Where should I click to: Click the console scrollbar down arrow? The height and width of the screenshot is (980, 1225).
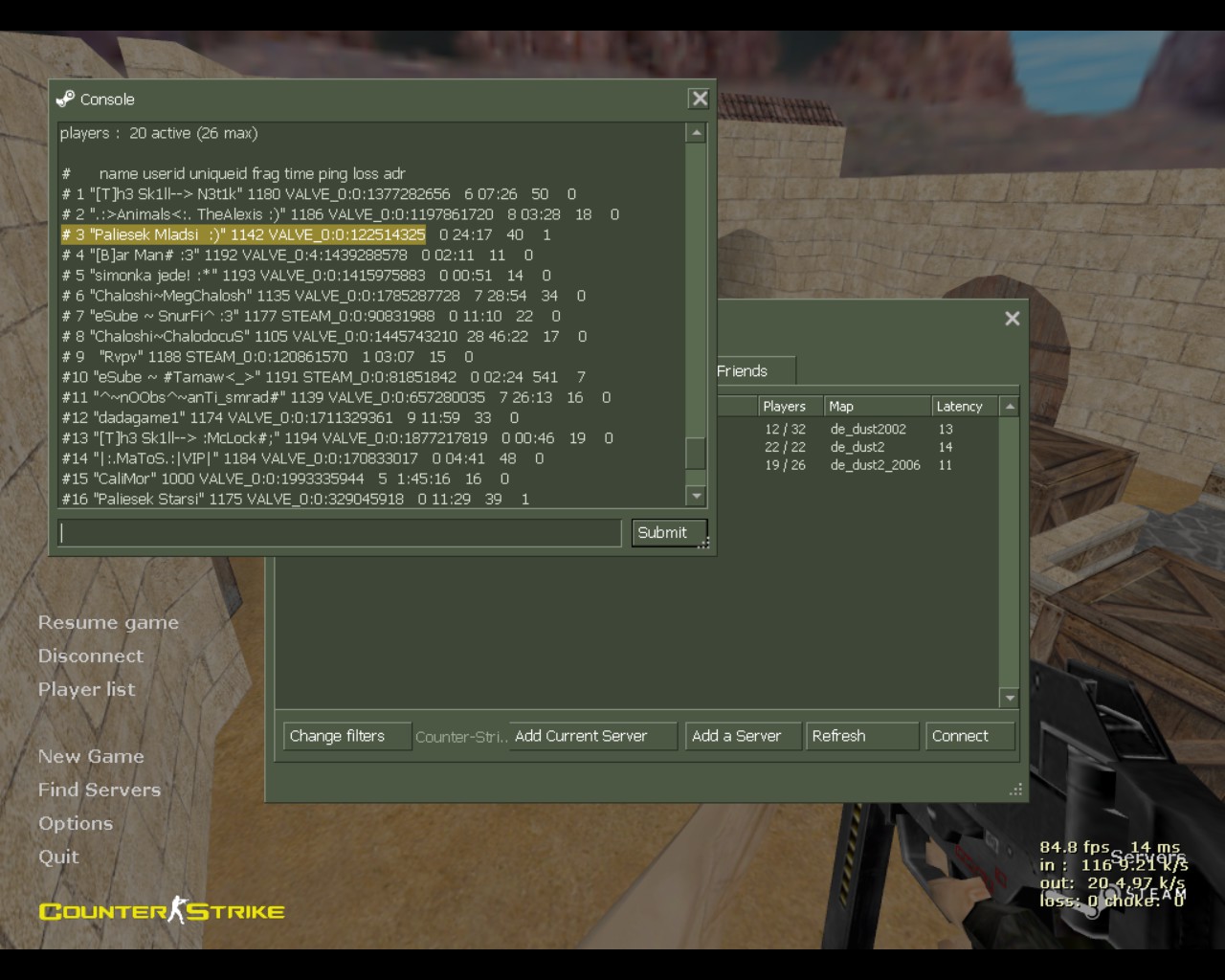697,496
